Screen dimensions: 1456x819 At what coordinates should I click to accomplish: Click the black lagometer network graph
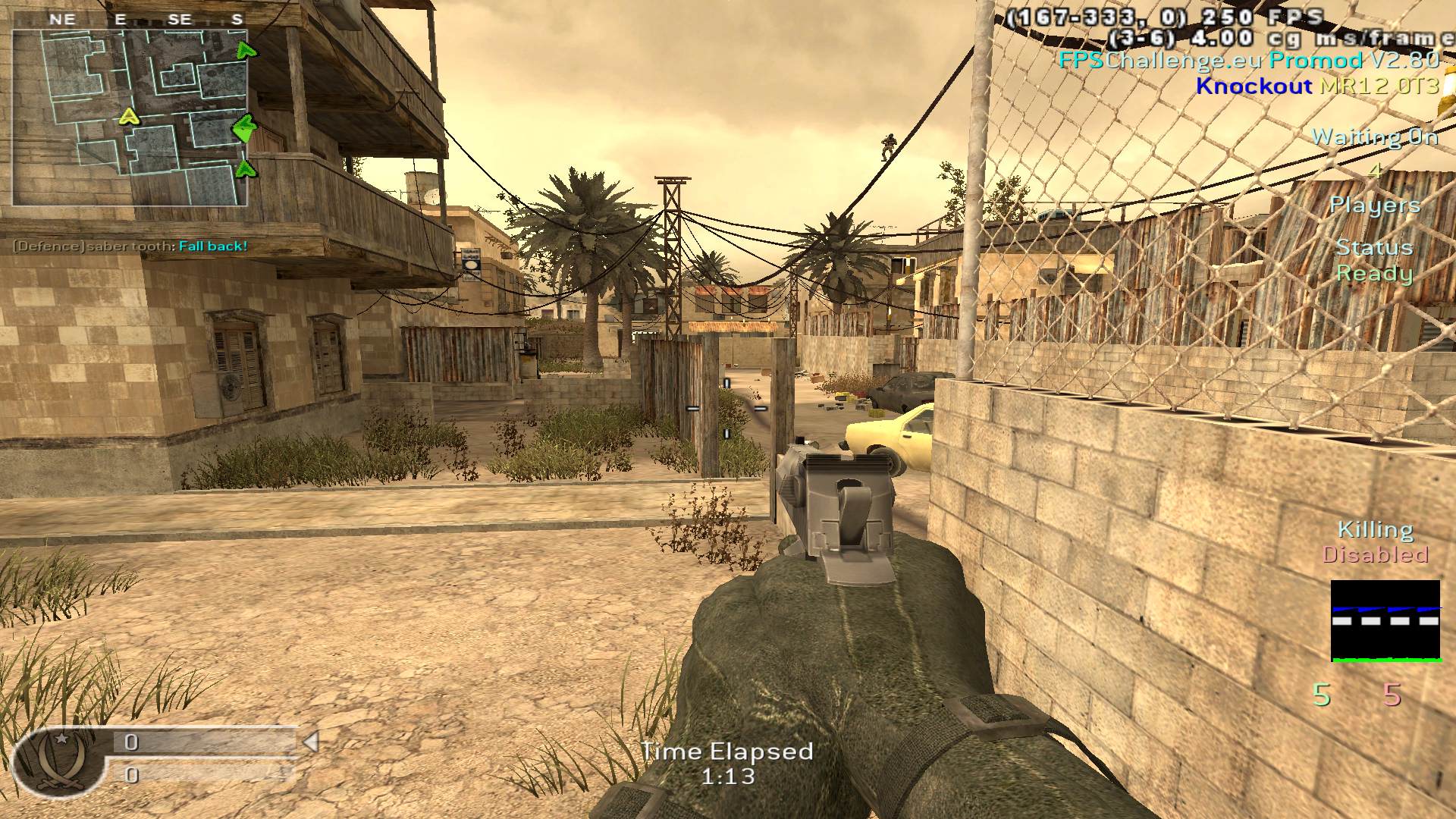click(x=1385, y=621)
